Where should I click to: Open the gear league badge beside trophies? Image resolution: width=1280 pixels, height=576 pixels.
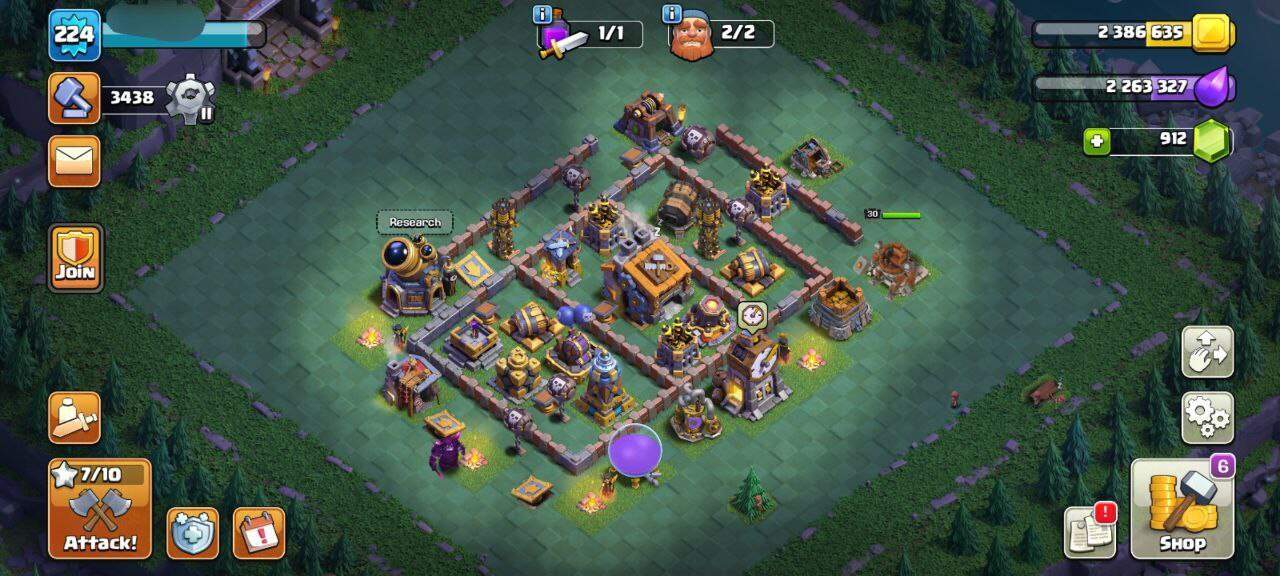pyautogui.click(x=190, y=97)
